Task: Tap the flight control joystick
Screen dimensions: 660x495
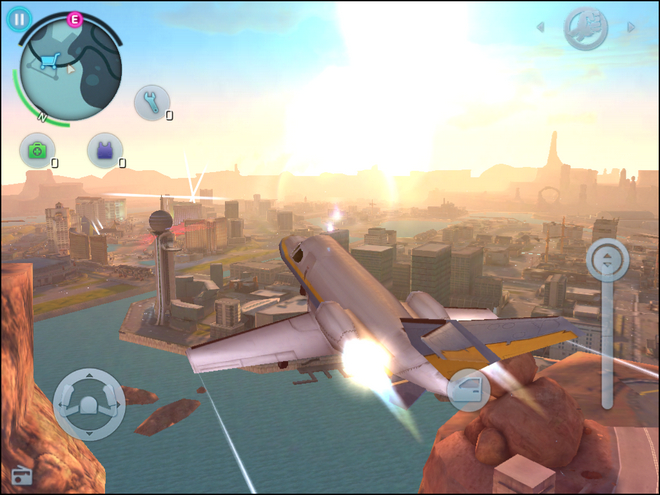Action: tap(89, 404)
